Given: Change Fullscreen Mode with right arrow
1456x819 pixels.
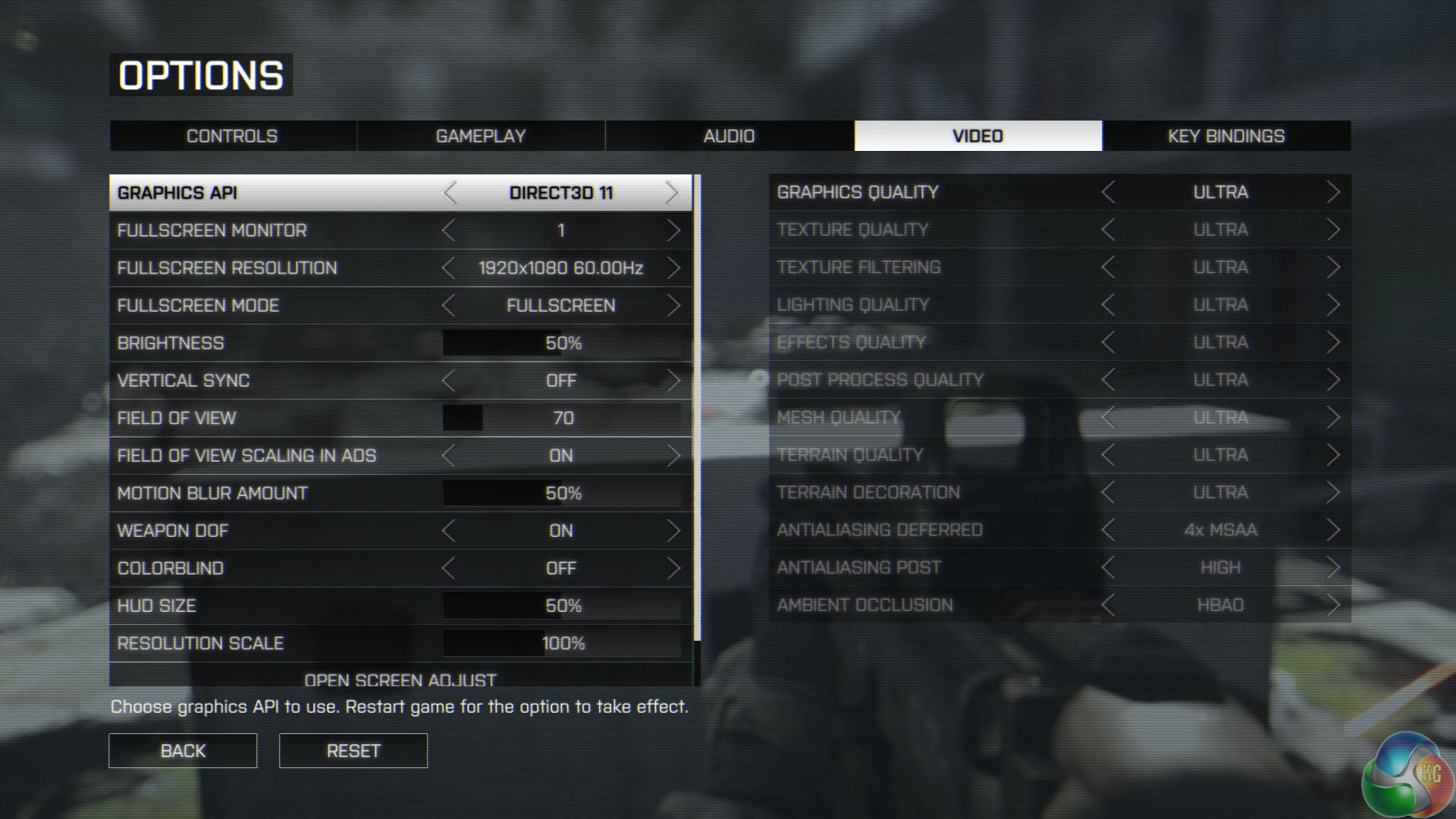Looking at the screenshot, I should coord(673,306).
